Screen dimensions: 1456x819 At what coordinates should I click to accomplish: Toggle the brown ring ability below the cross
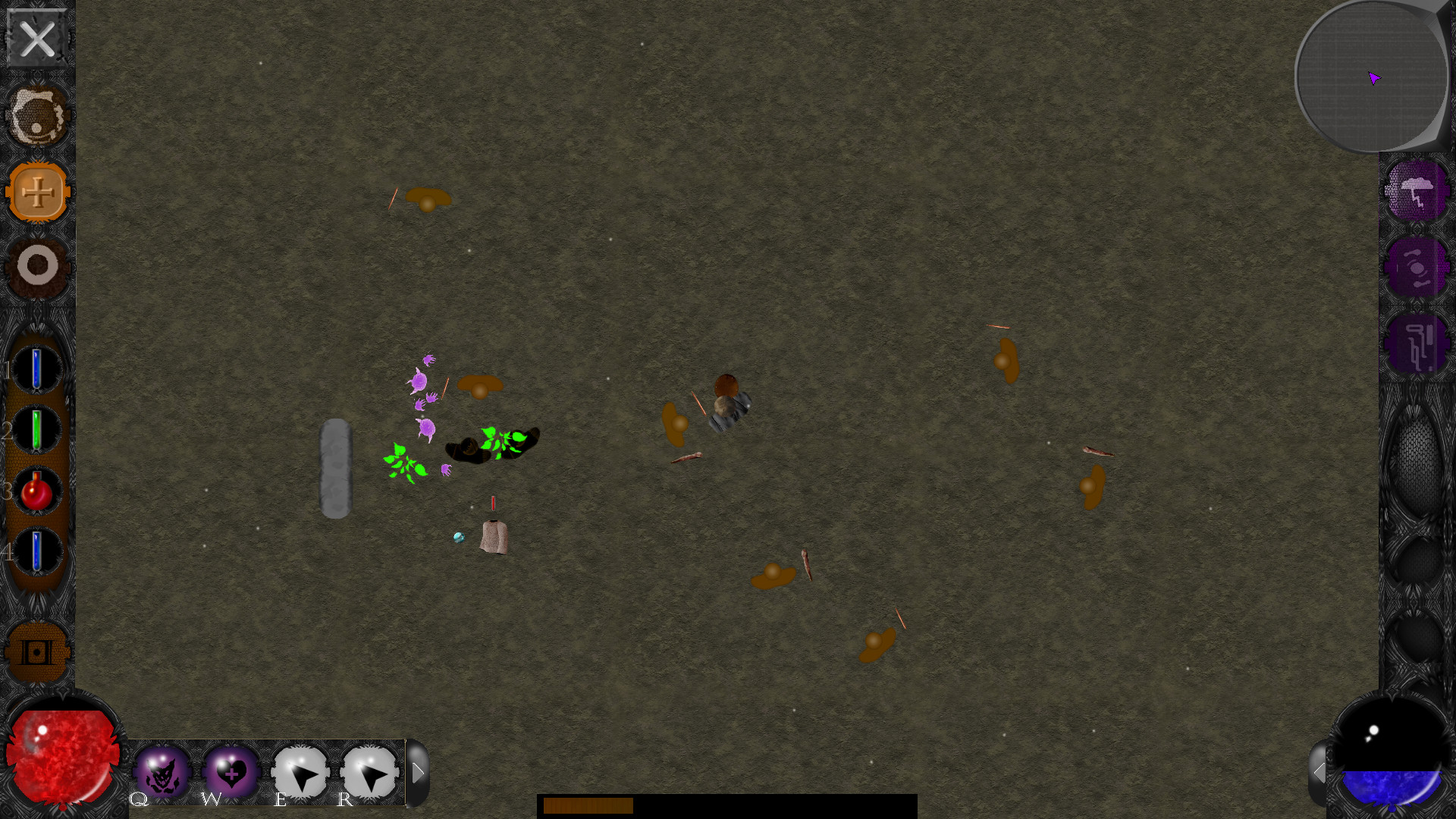pos(36,265)
